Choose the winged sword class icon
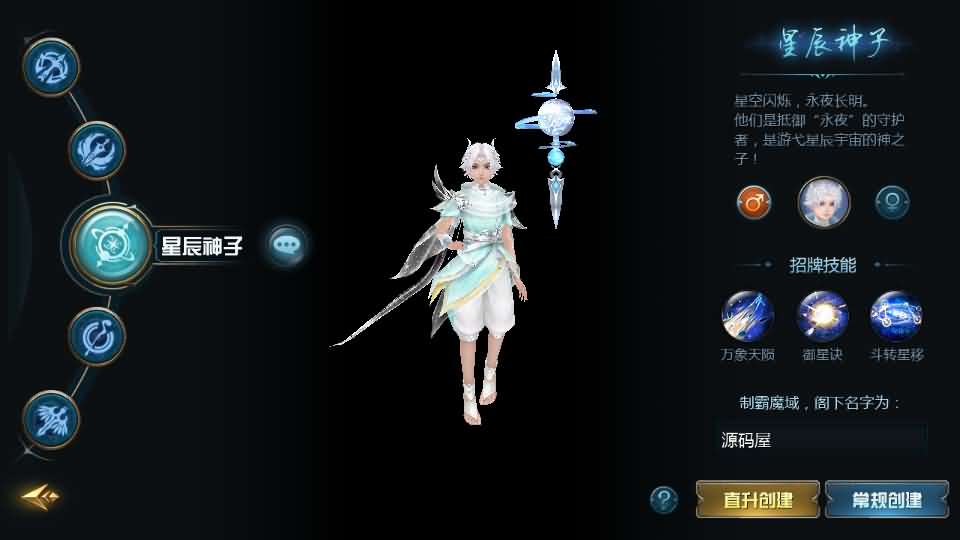Viewport: 960px width, 540px height. pyautogui.click(x=96, y=150)
